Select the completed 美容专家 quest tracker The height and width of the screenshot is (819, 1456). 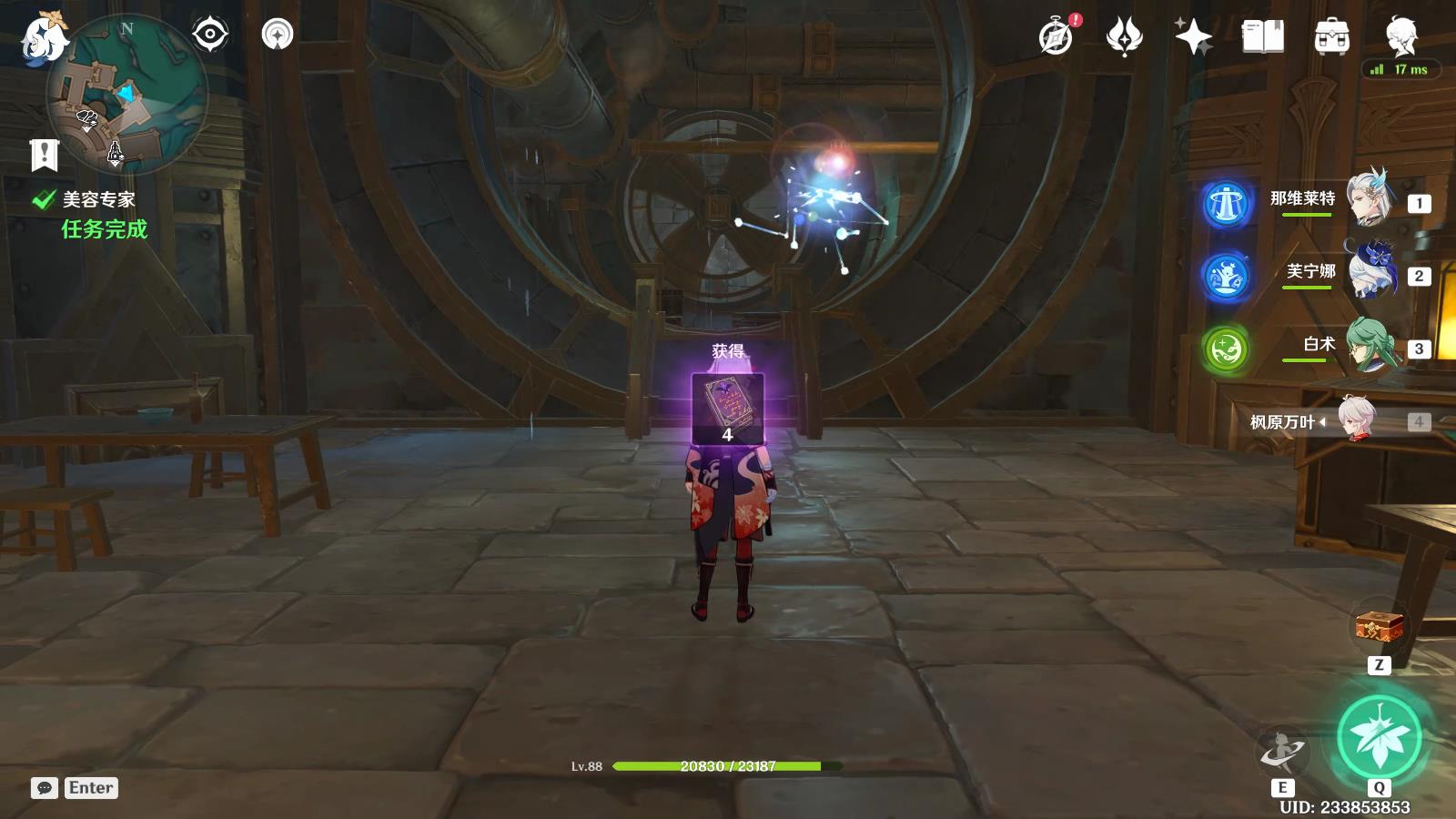click(98, 200)
